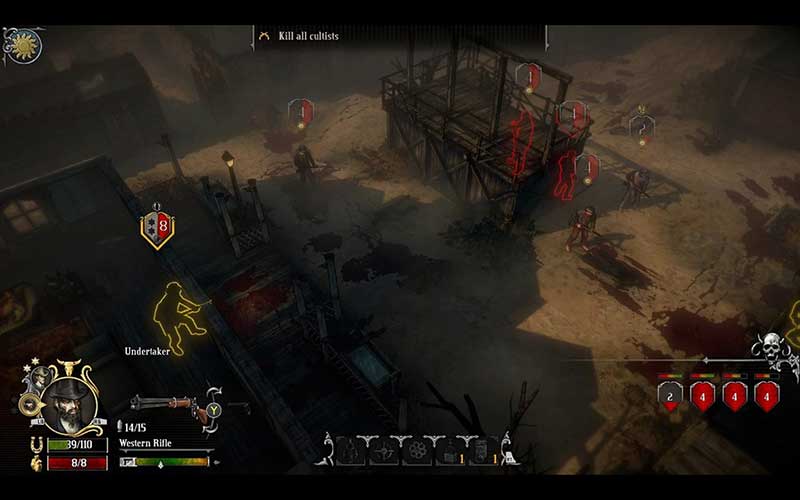Click the gold compass badge beside portrait
The width and height of the screenshot is (800, 500).
(29, 405)
